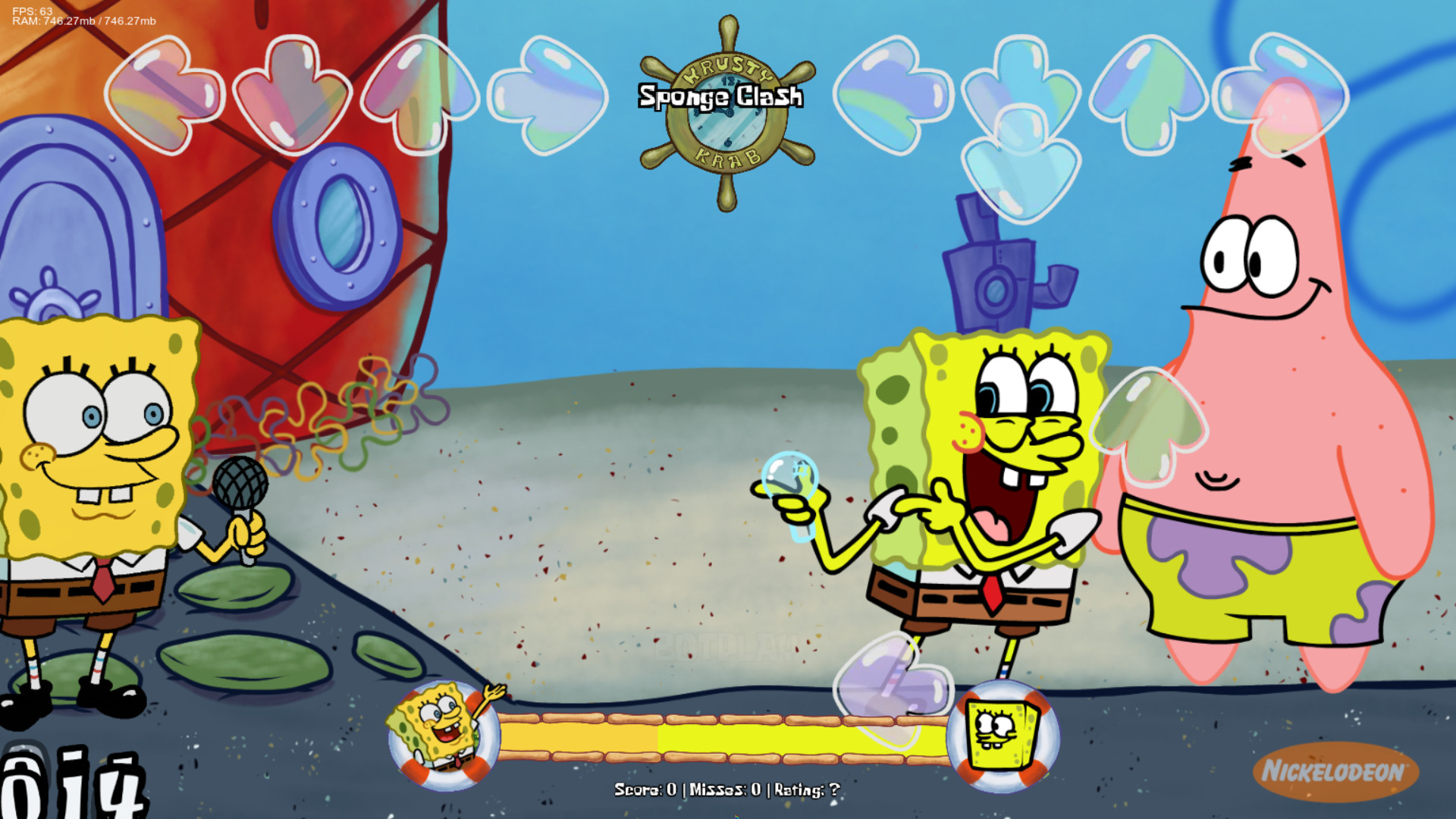Viewport: 1456px width, 819px height.
Task: Click the Sponge Clash song title
Action: click(720, 96)
